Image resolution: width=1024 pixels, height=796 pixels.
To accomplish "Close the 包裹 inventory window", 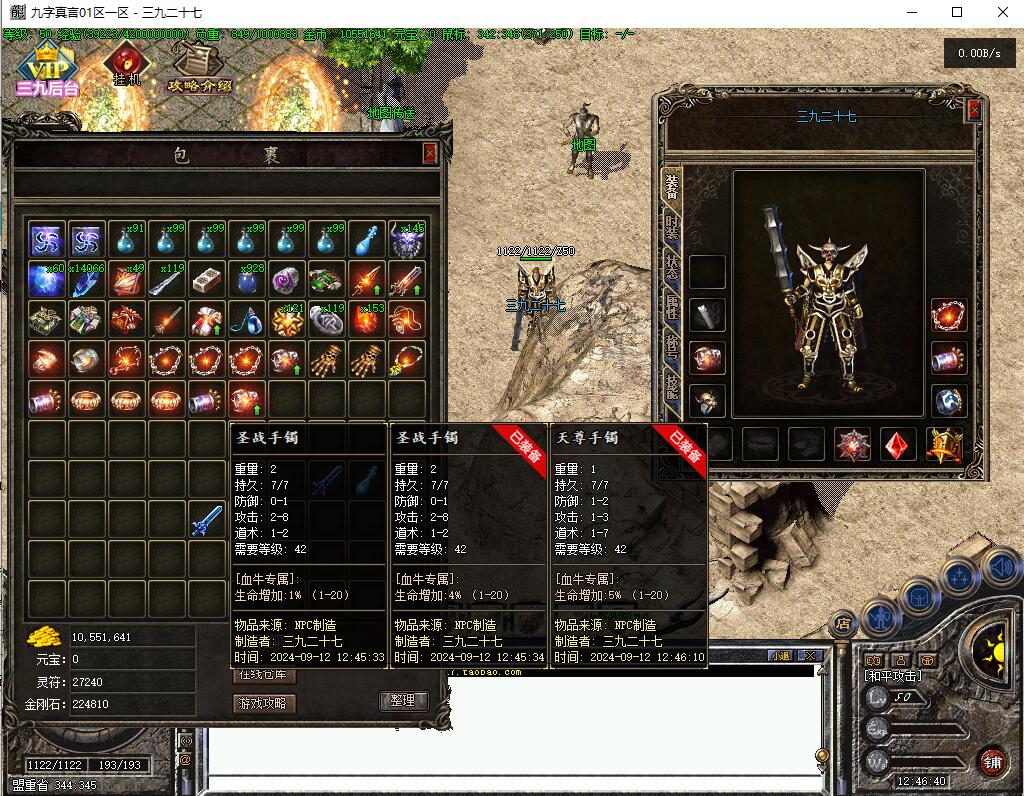I will (430, 153).
